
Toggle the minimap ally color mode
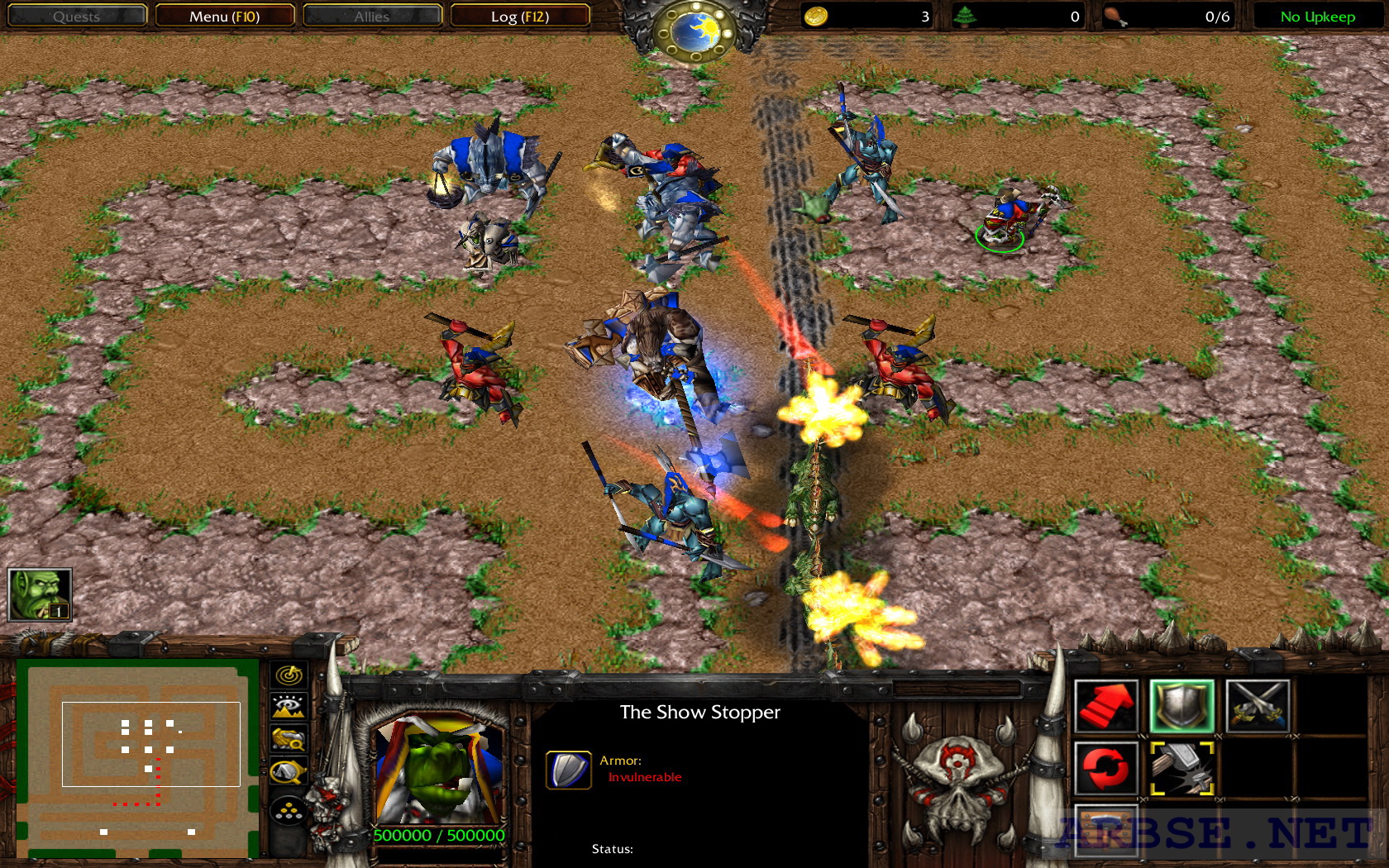289,738
